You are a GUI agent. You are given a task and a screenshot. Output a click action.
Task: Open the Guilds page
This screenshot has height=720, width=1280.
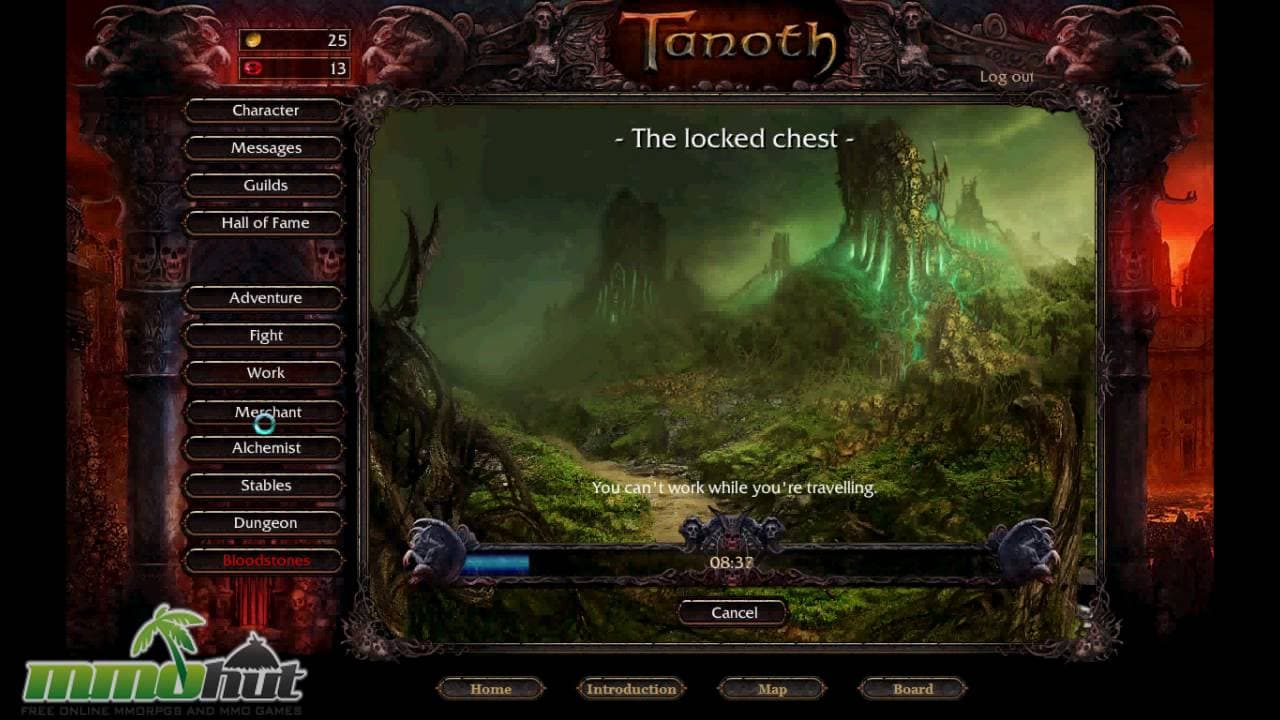(263, 185)
